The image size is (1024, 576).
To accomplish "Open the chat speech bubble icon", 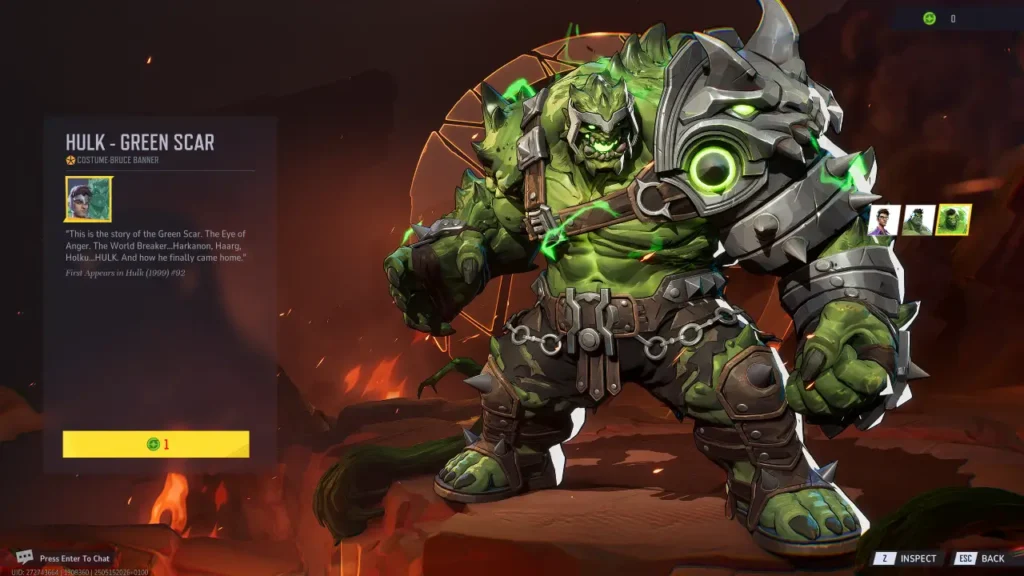I will point(25,557).
